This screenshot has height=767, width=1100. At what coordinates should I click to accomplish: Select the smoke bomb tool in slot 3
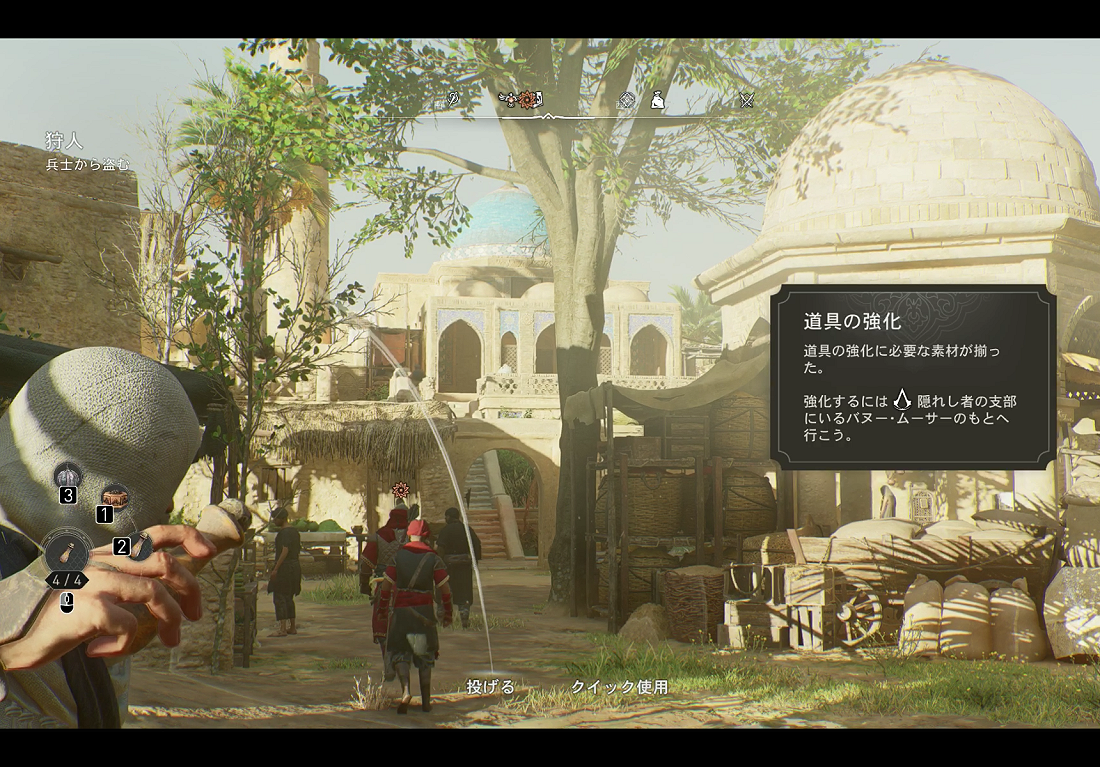click(x=68, y=476)
